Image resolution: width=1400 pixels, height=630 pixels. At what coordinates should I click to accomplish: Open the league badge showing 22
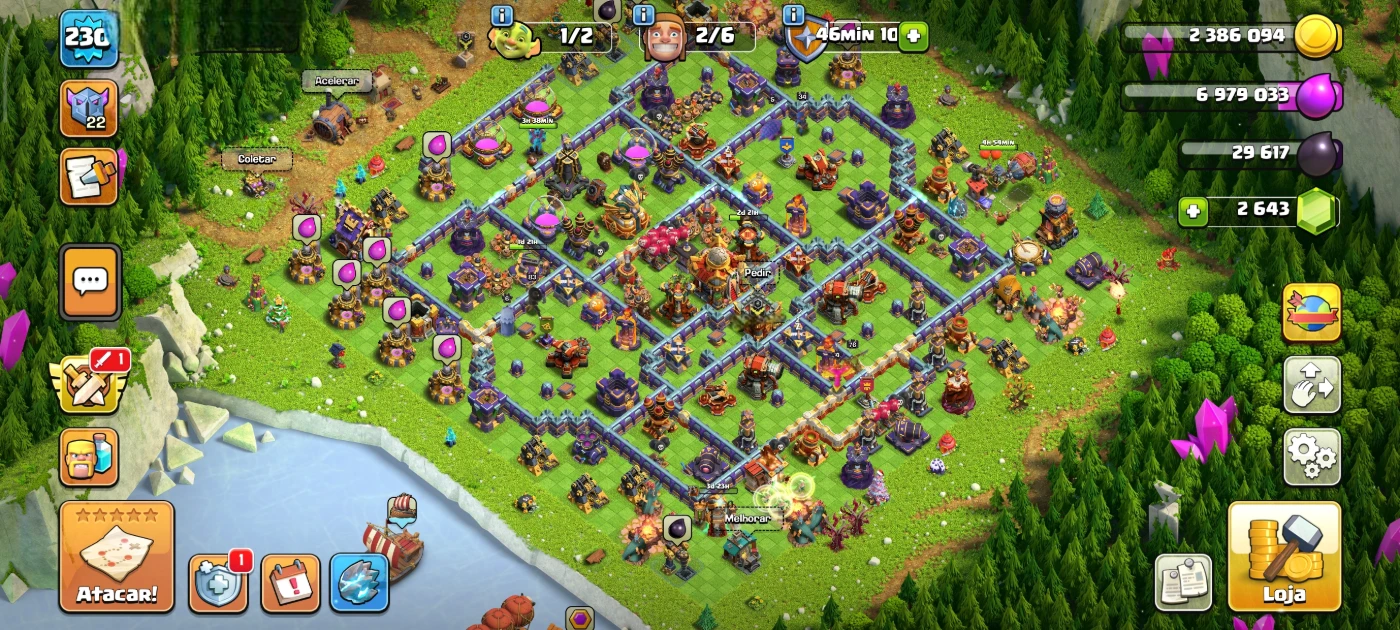[x=89, y=108]
